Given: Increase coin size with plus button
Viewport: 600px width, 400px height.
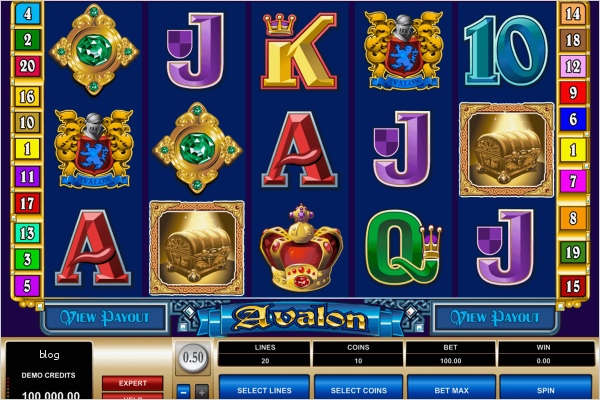Looking at the screenshot, I should click(x=202, y=391).
